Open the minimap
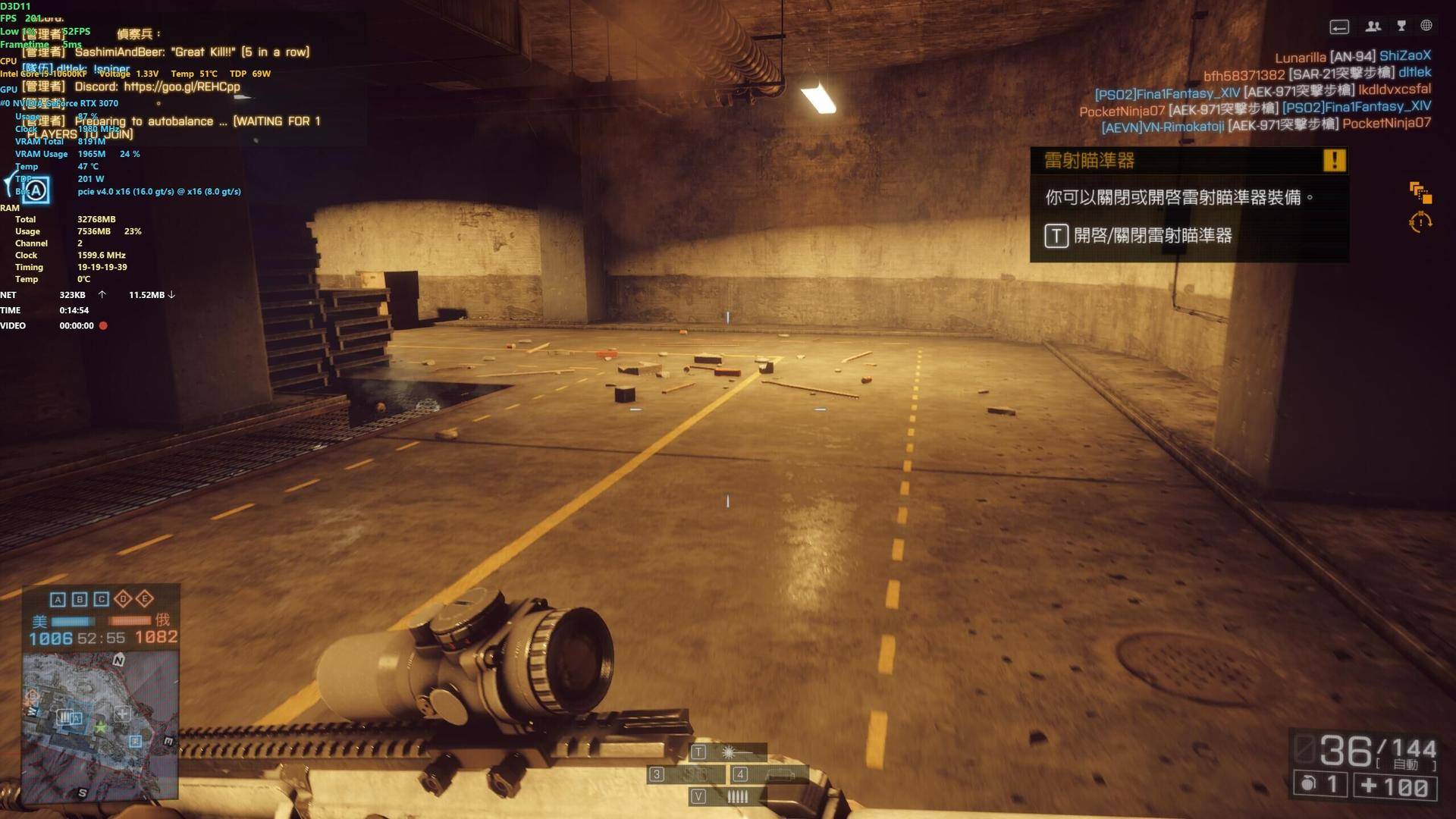Image resolution: width=1456 pixels, height=819 pixels. click(100, 725)
